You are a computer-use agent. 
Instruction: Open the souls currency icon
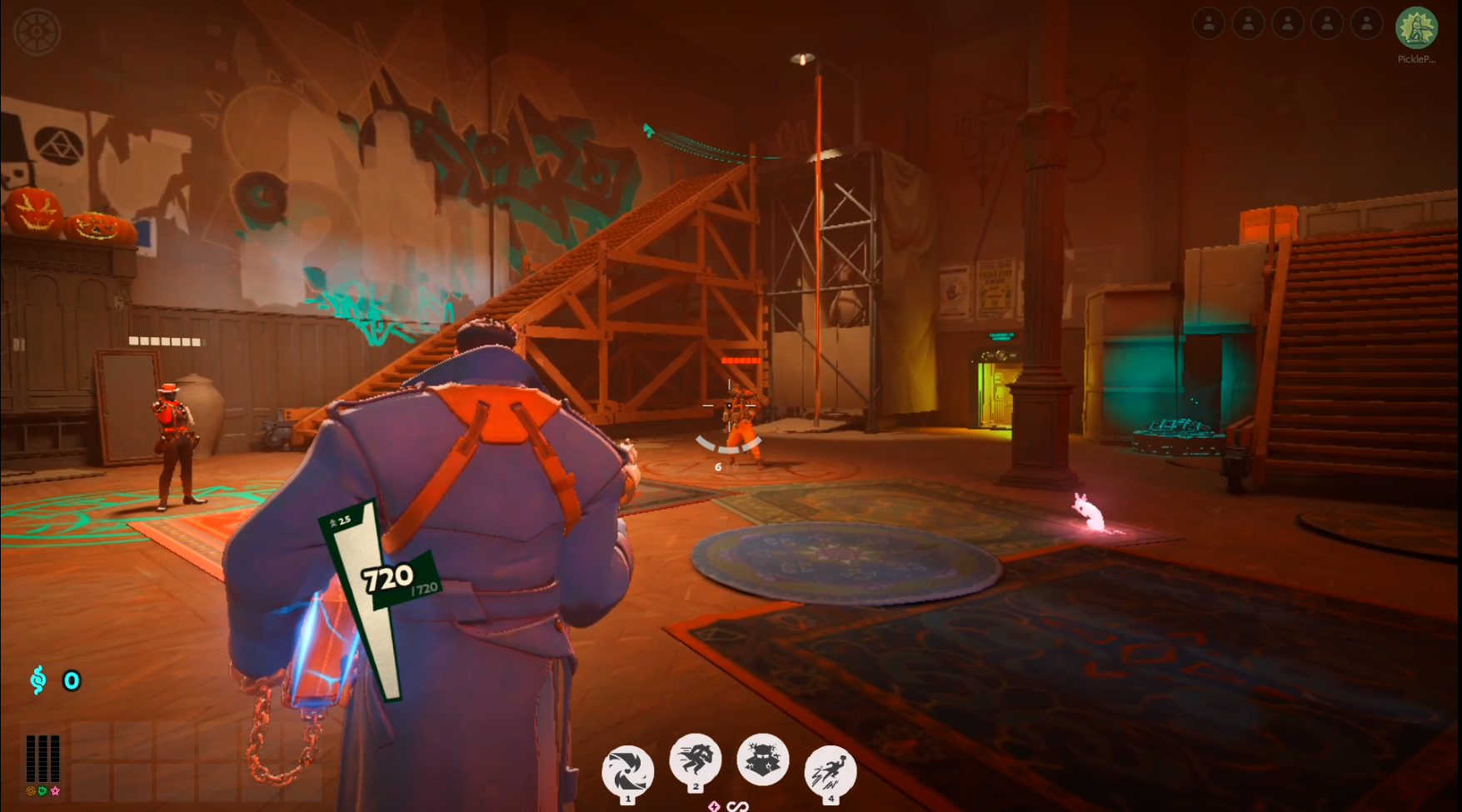coord(37,680)
